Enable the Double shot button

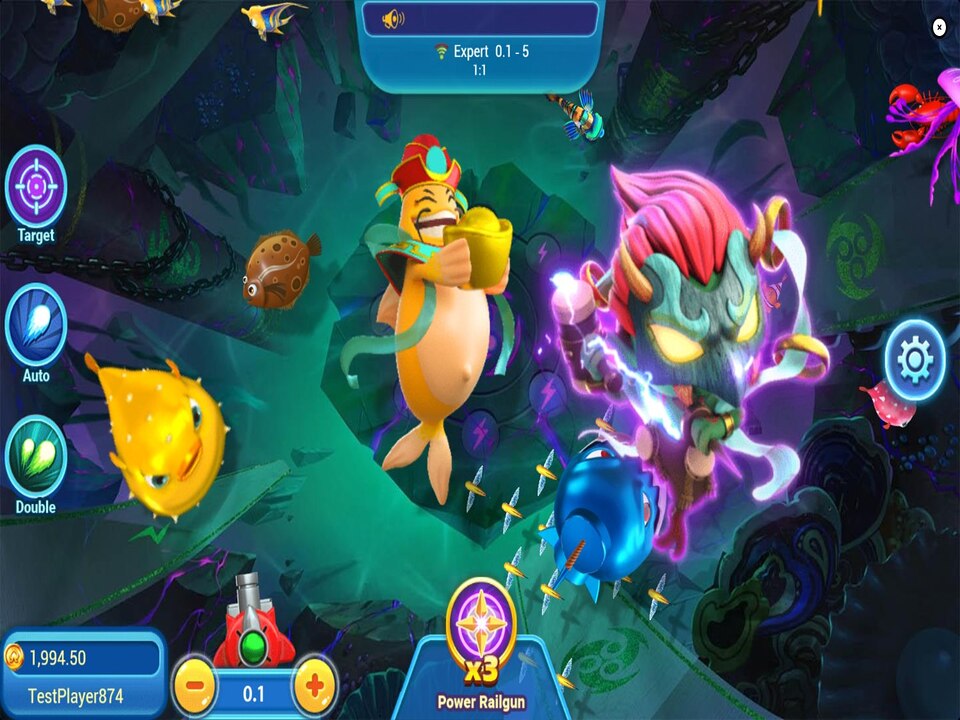(36, 457)
